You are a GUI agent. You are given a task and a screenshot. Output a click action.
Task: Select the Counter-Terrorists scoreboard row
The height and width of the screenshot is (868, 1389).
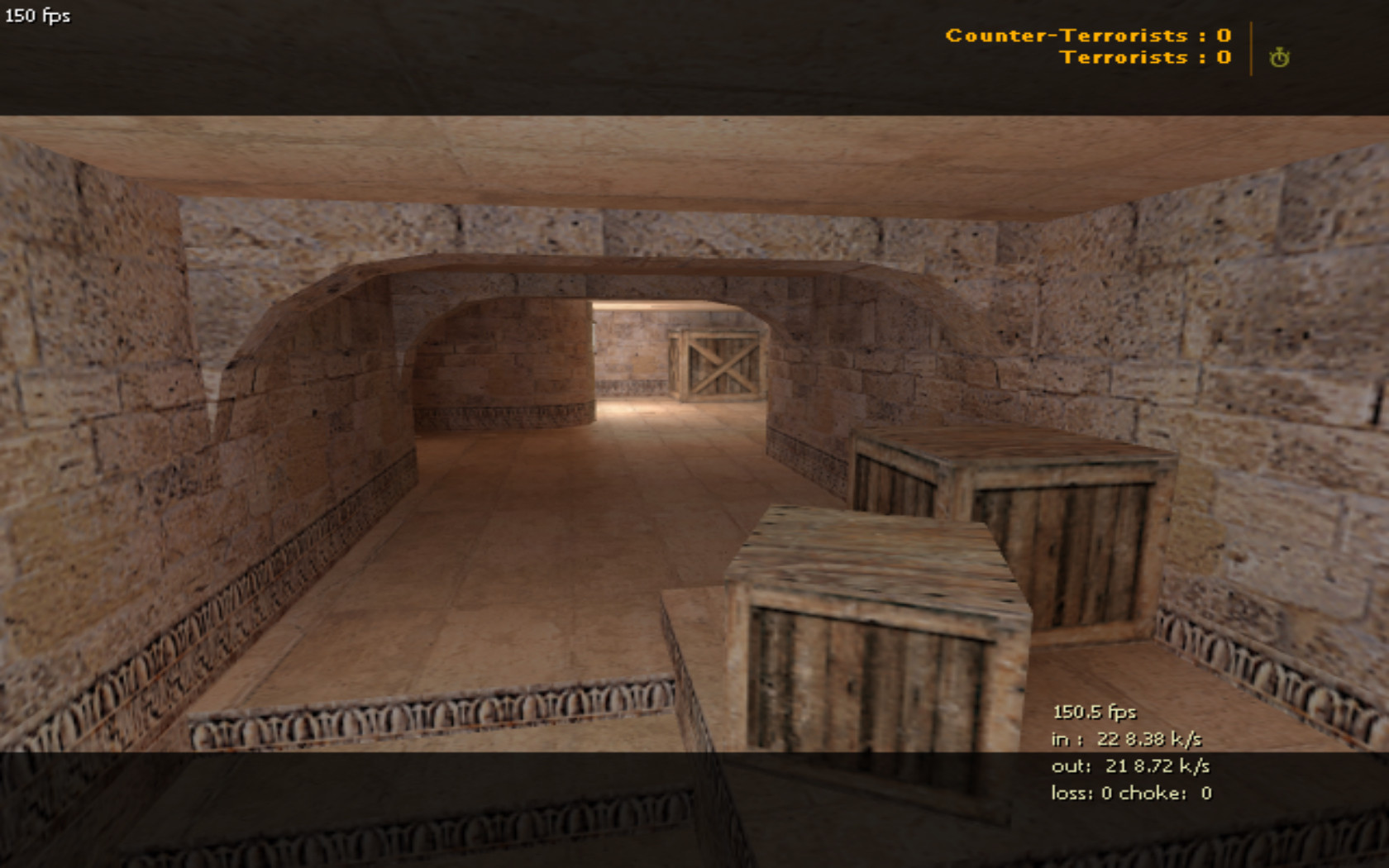coord(1087,36)
